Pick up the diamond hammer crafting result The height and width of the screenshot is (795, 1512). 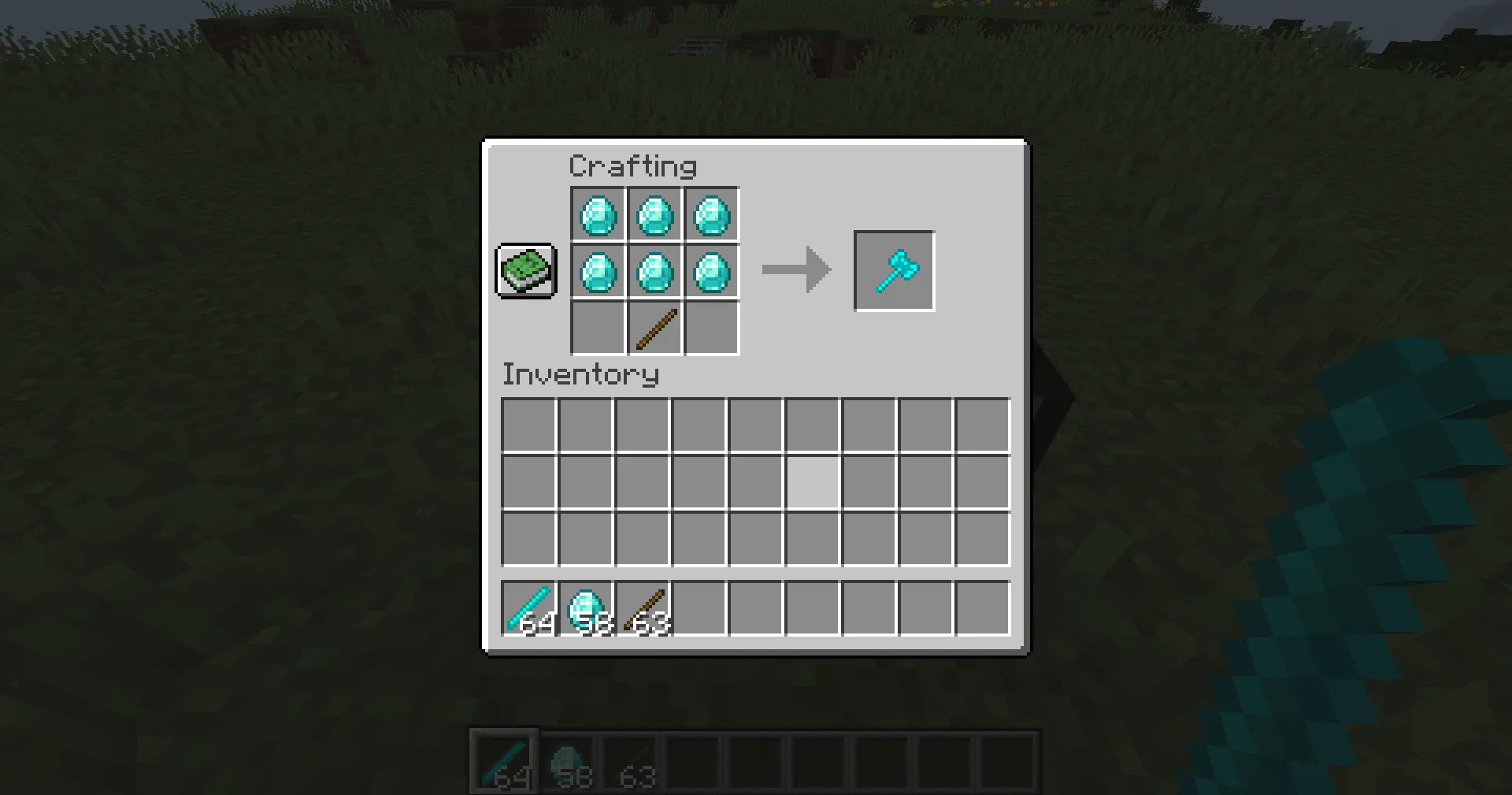[894, 271]
